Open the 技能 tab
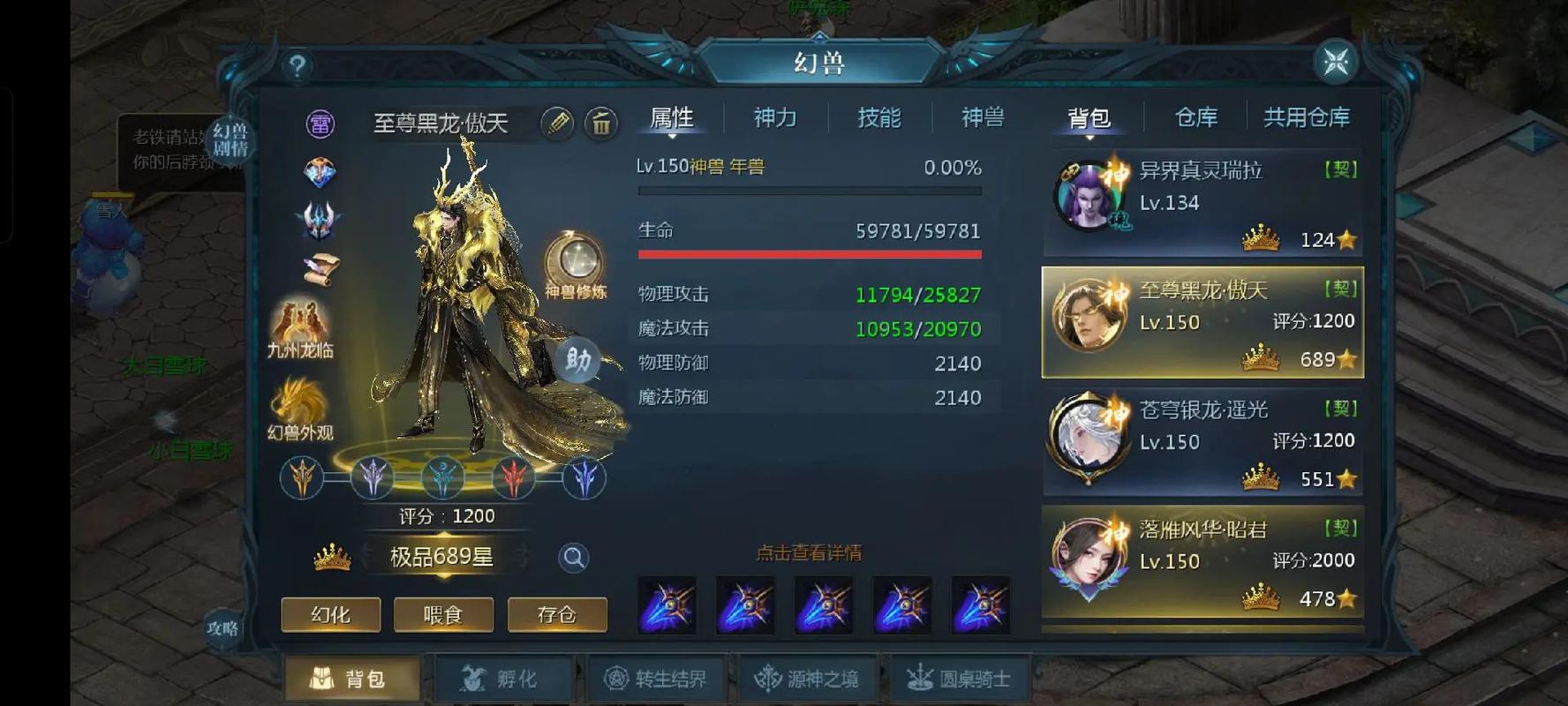1568x706 pixels. coord(878,118)
